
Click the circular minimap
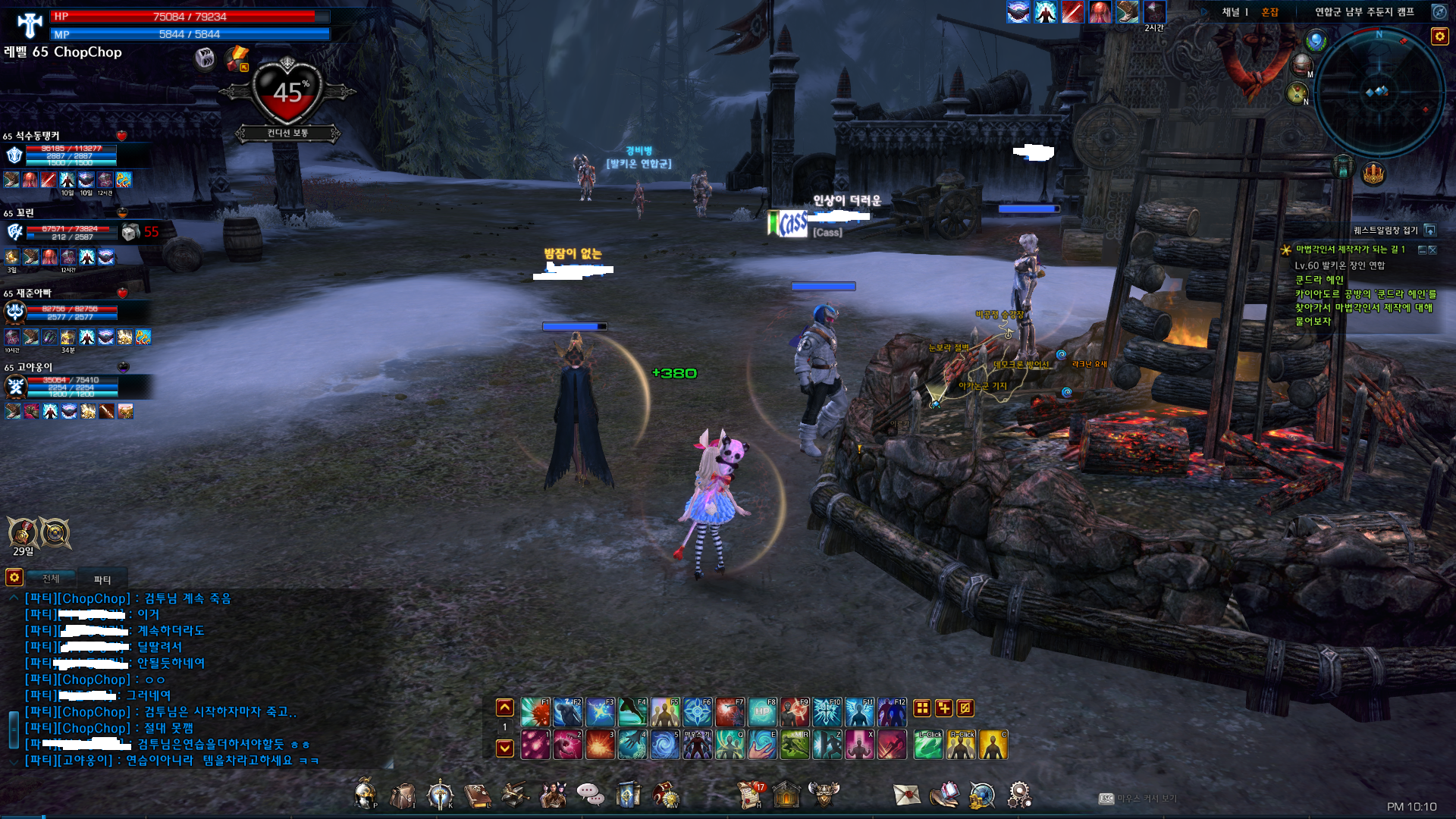point(1379,93)
